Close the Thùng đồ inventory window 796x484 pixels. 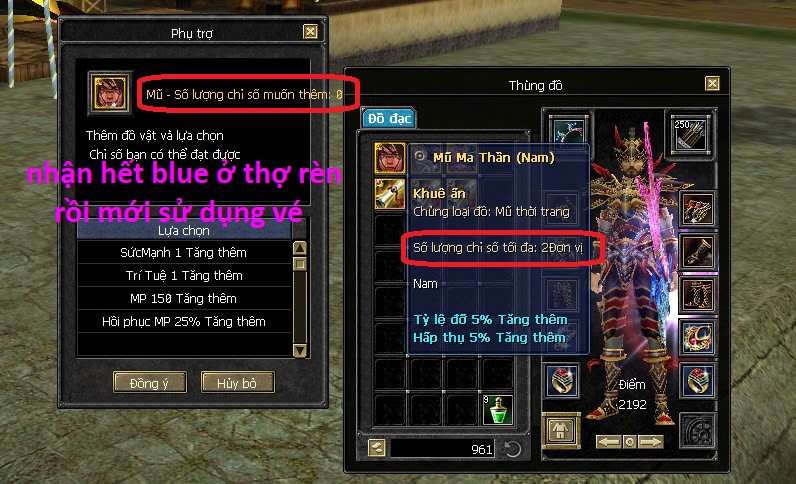(712, 85)
